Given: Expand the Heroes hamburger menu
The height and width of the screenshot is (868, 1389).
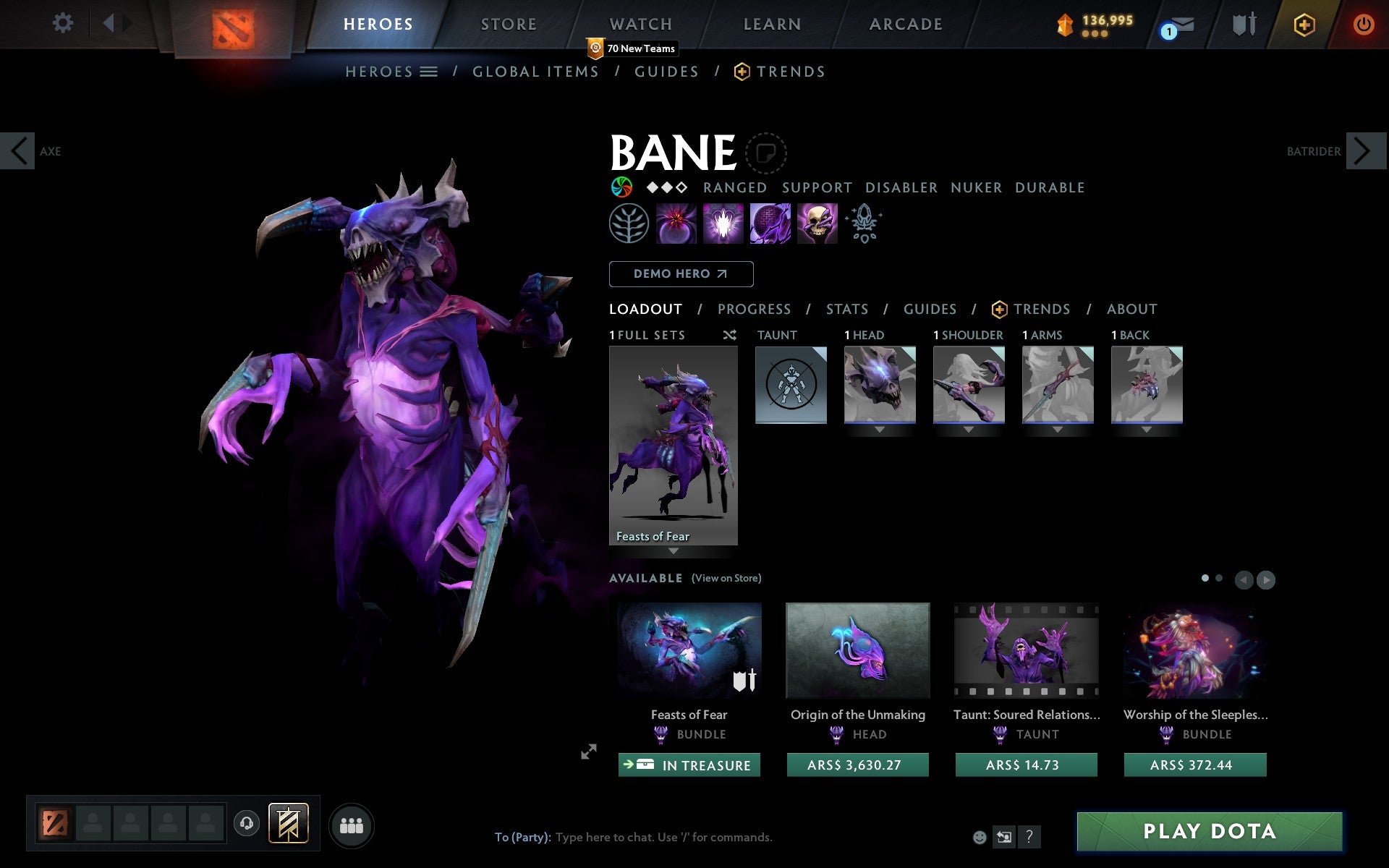Looking at the screenshot, I should pos(430,72).
